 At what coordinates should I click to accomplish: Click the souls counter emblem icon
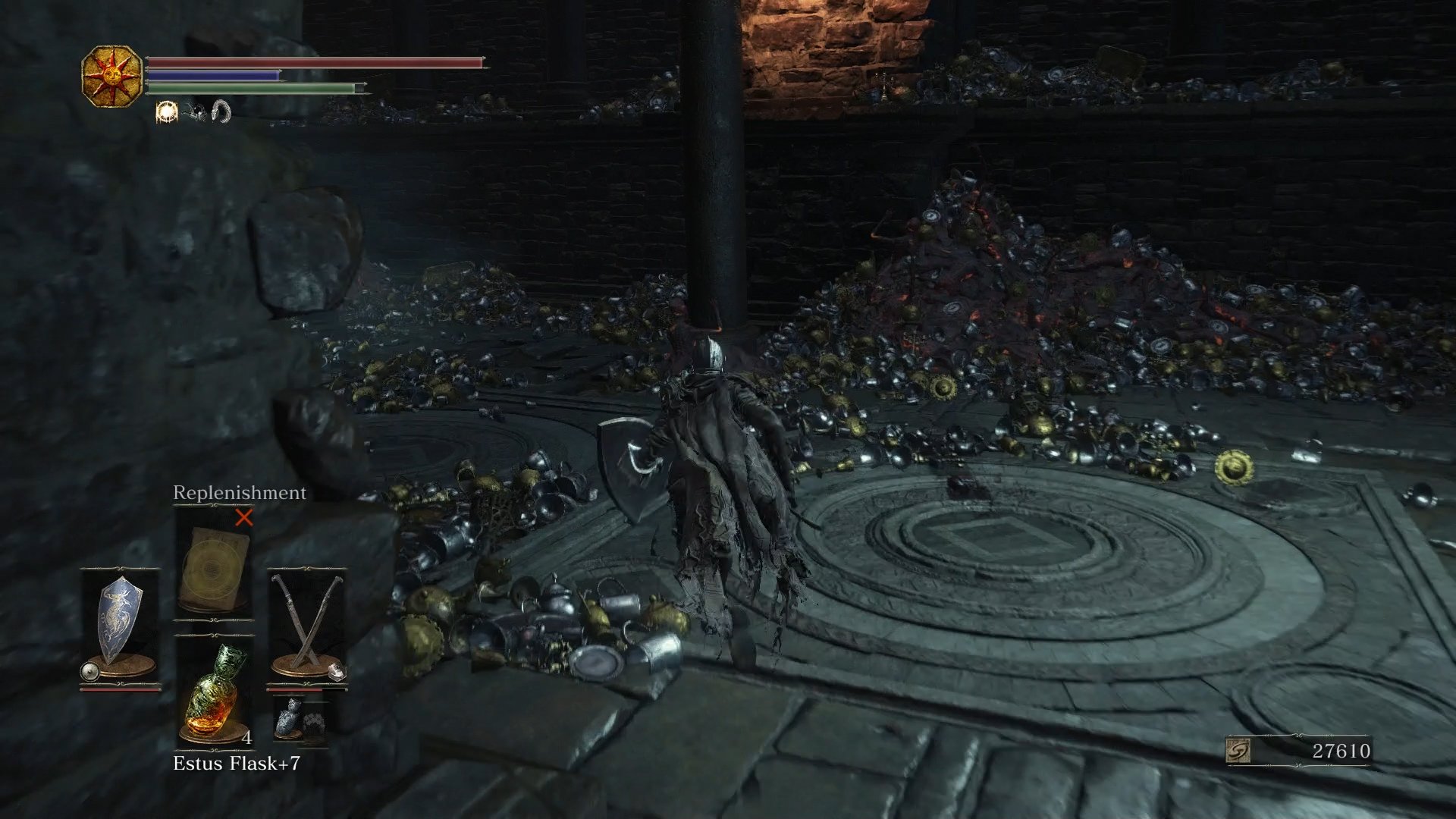point(1238,750)
